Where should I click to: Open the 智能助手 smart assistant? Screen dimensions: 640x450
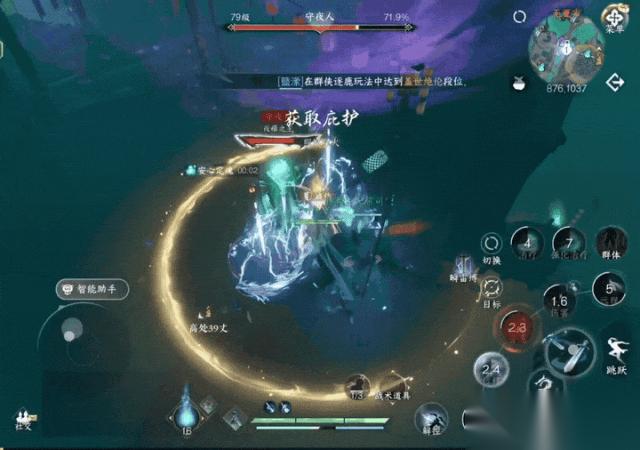click(x=85, y=289)
